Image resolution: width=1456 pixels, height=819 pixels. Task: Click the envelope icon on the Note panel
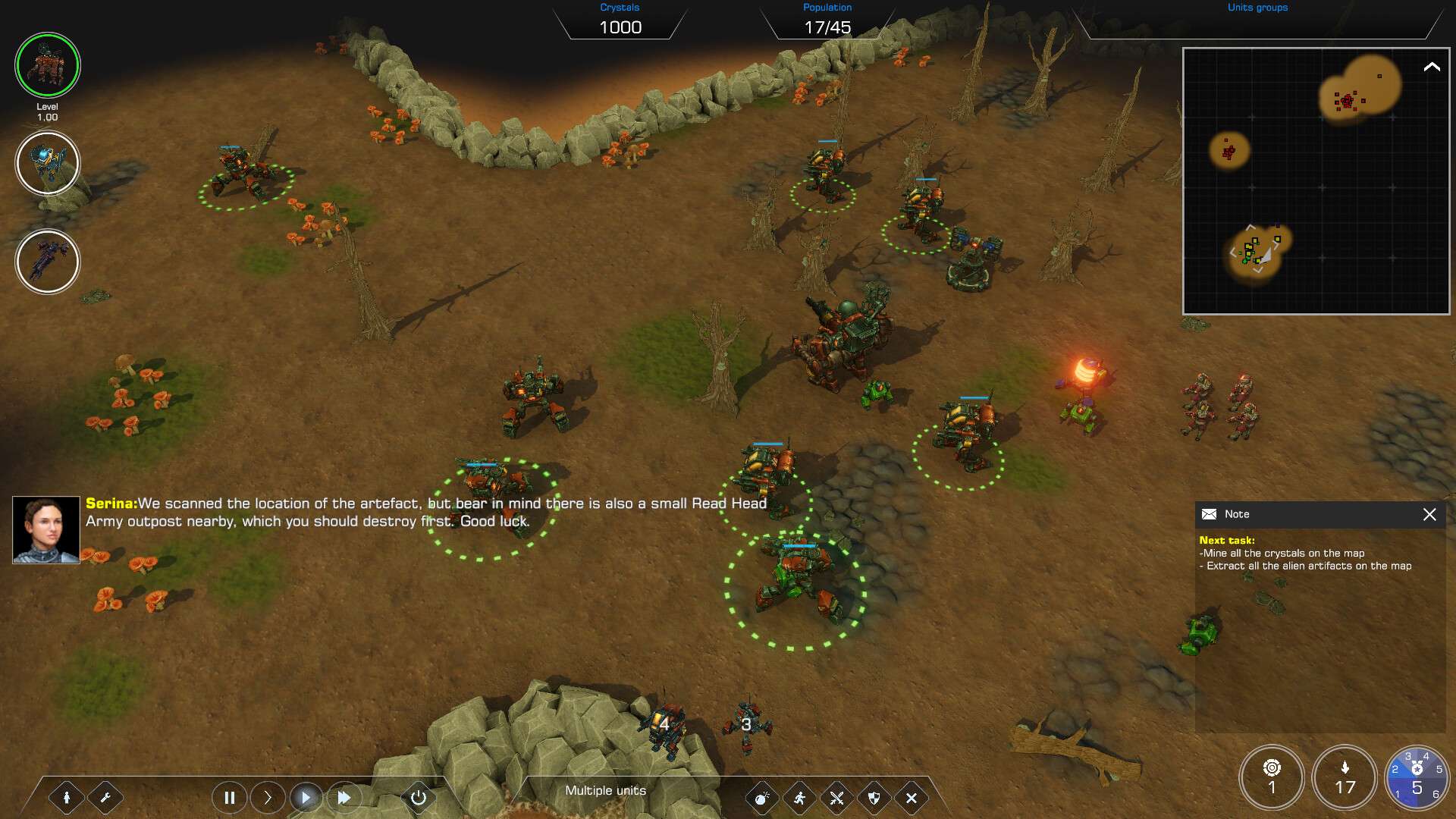(1209, 514)
